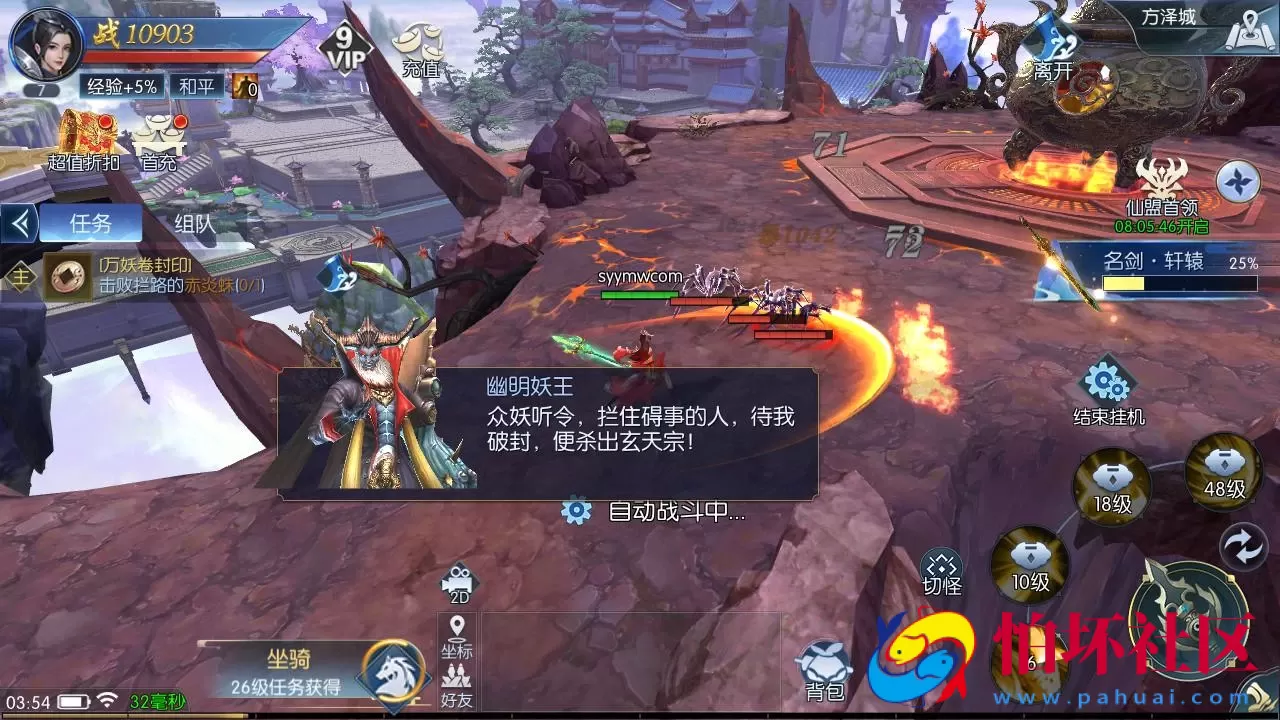Toggle 和平 peace mode
Screen dimensions: 1280x720
[196, 88]
